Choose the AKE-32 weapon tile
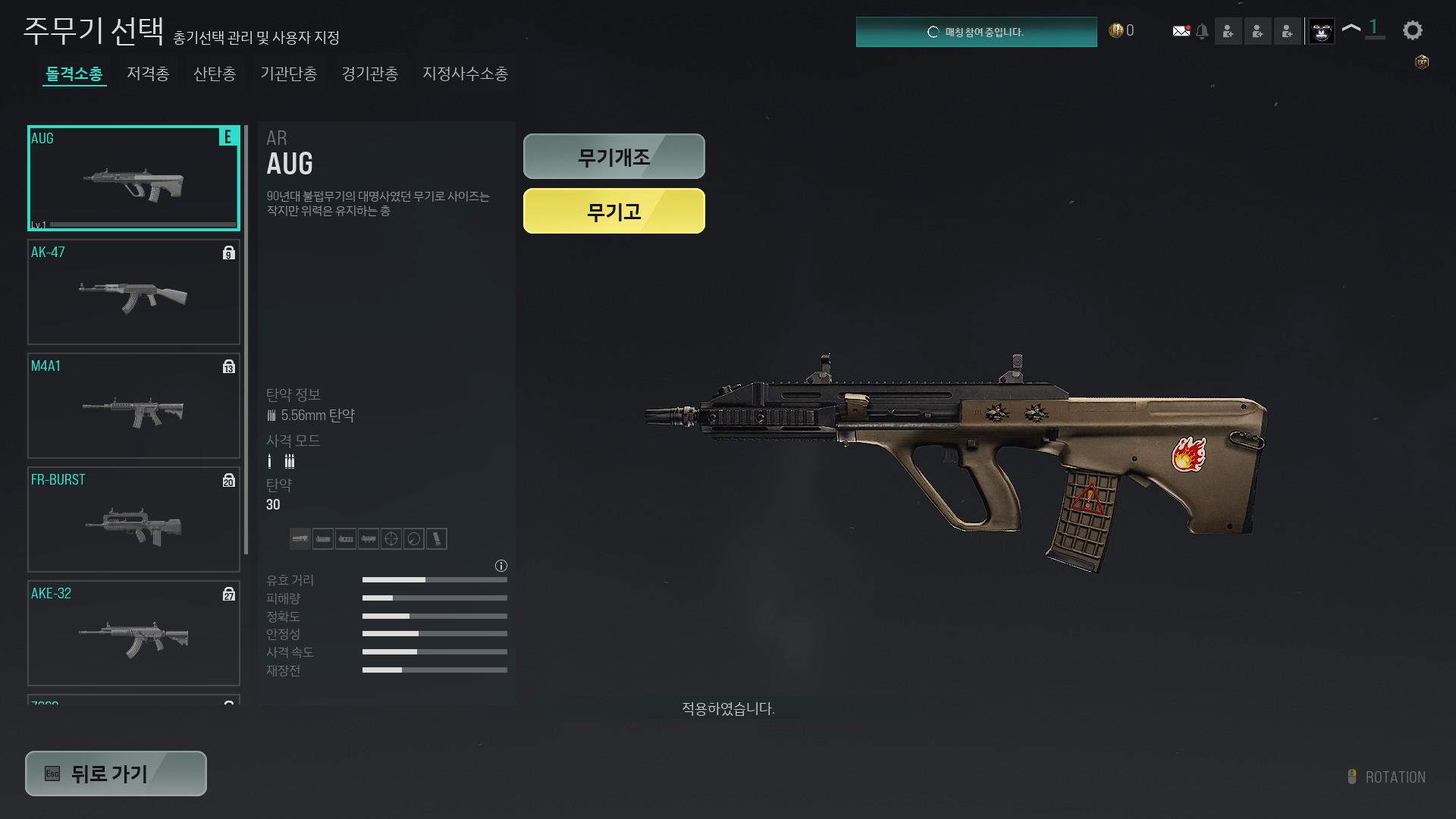 coord(133,633)
